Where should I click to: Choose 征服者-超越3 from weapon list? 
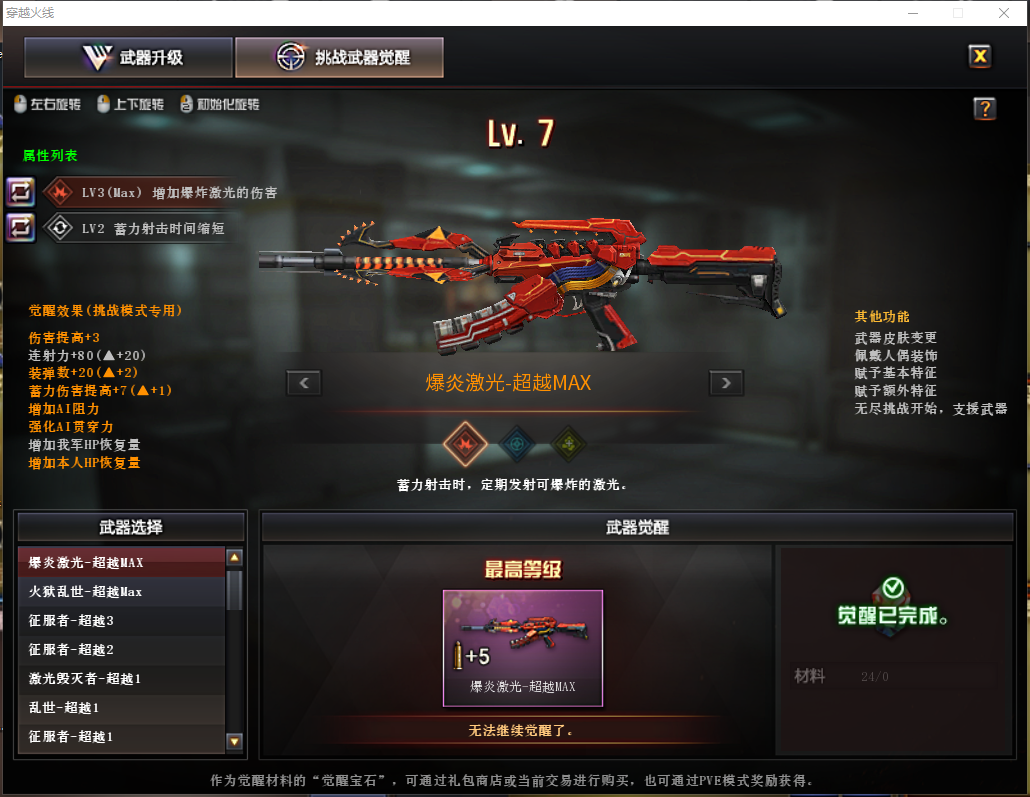[122, 621]
